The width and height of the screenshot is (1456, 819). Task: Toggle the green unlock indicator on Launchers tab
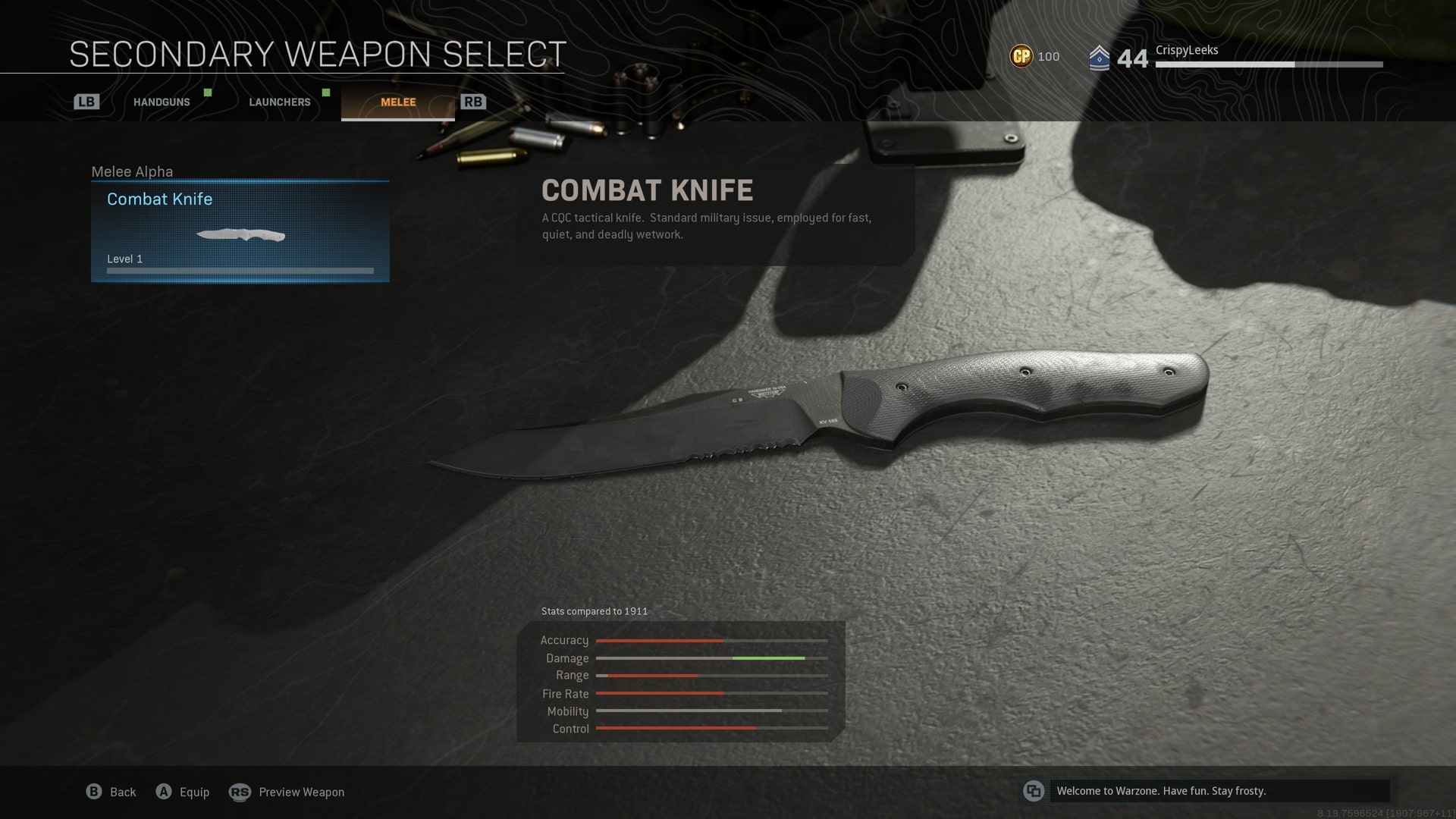tap(327, 93)
